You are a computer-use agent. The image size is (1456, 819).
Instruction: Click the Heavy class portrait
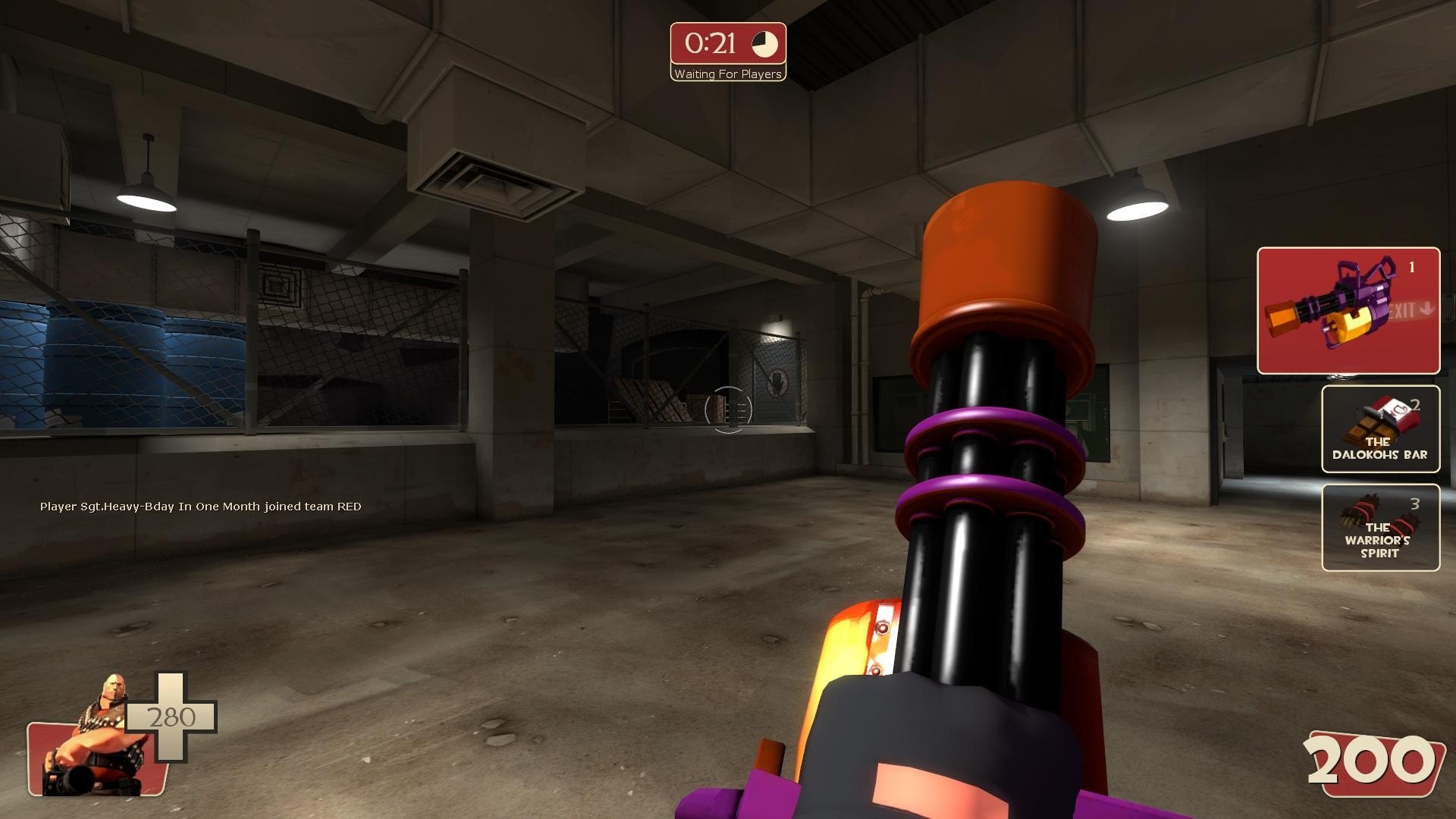click(x=89, y=739)
